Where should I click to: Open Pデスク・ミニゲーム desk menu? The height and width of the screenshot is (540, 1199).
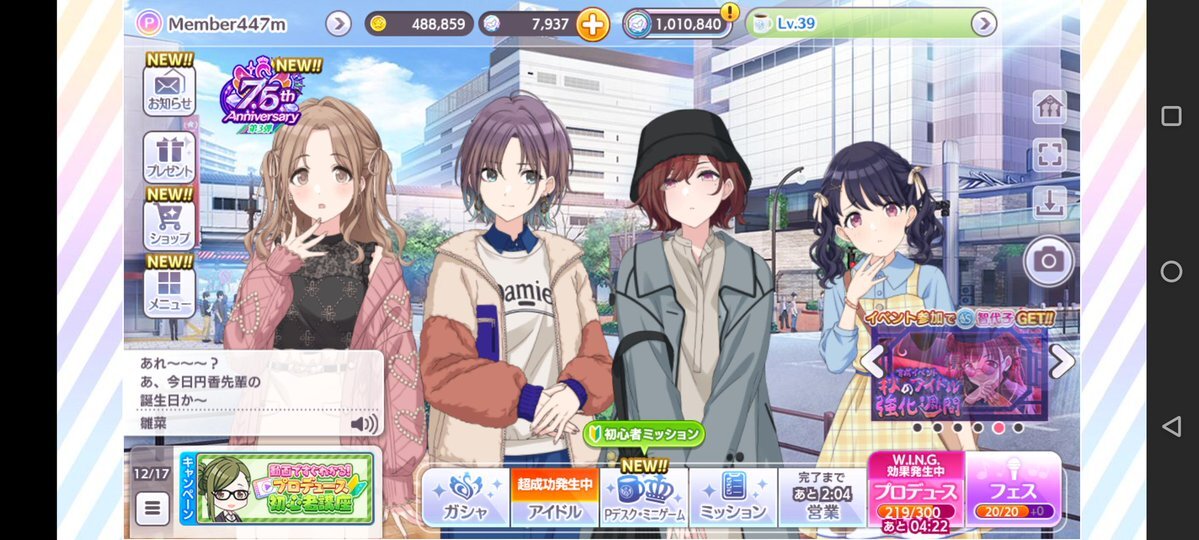(x=643, y=497)
